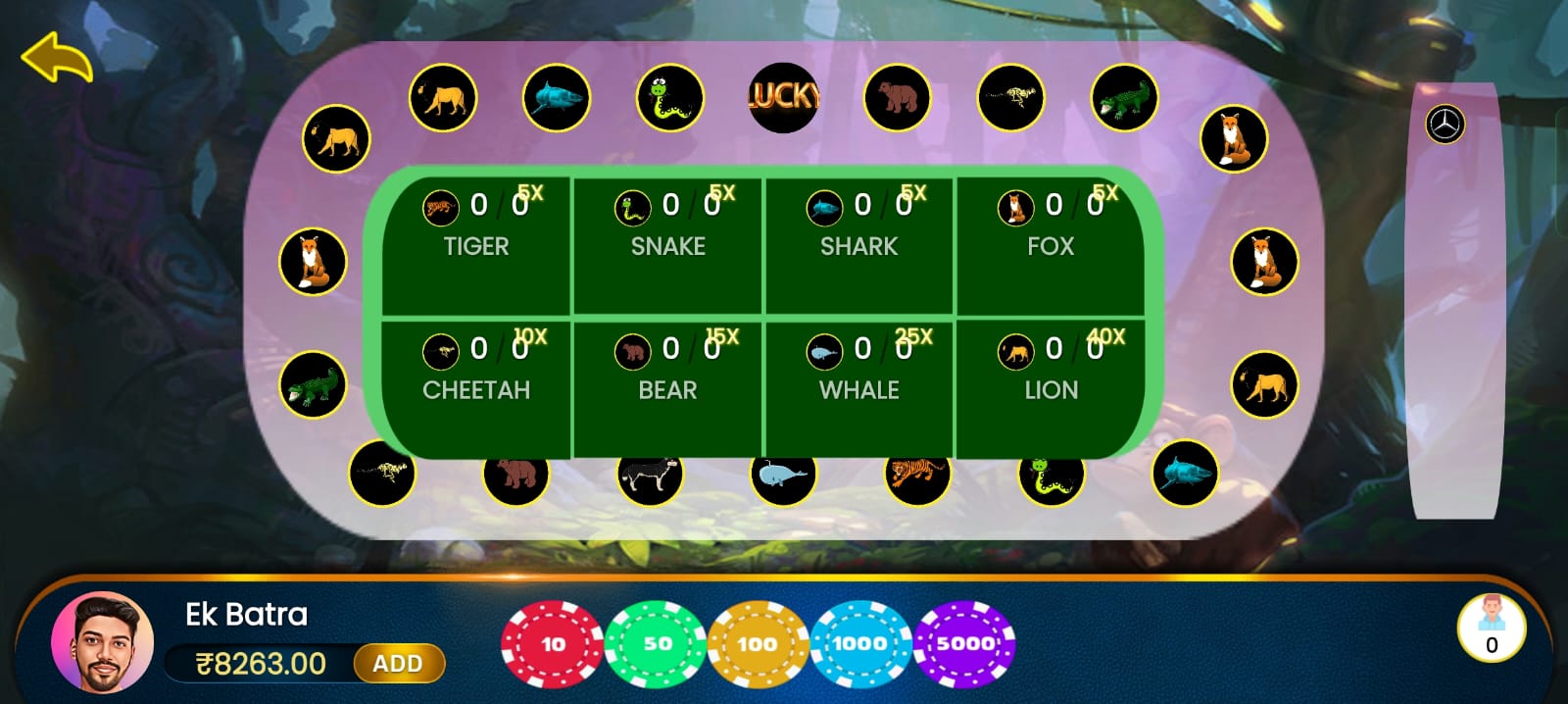Image resolution: width=1568 pixels, height=704 pixels.
Task: Bet on the Snake tile
Action: [x=668, y=243]
